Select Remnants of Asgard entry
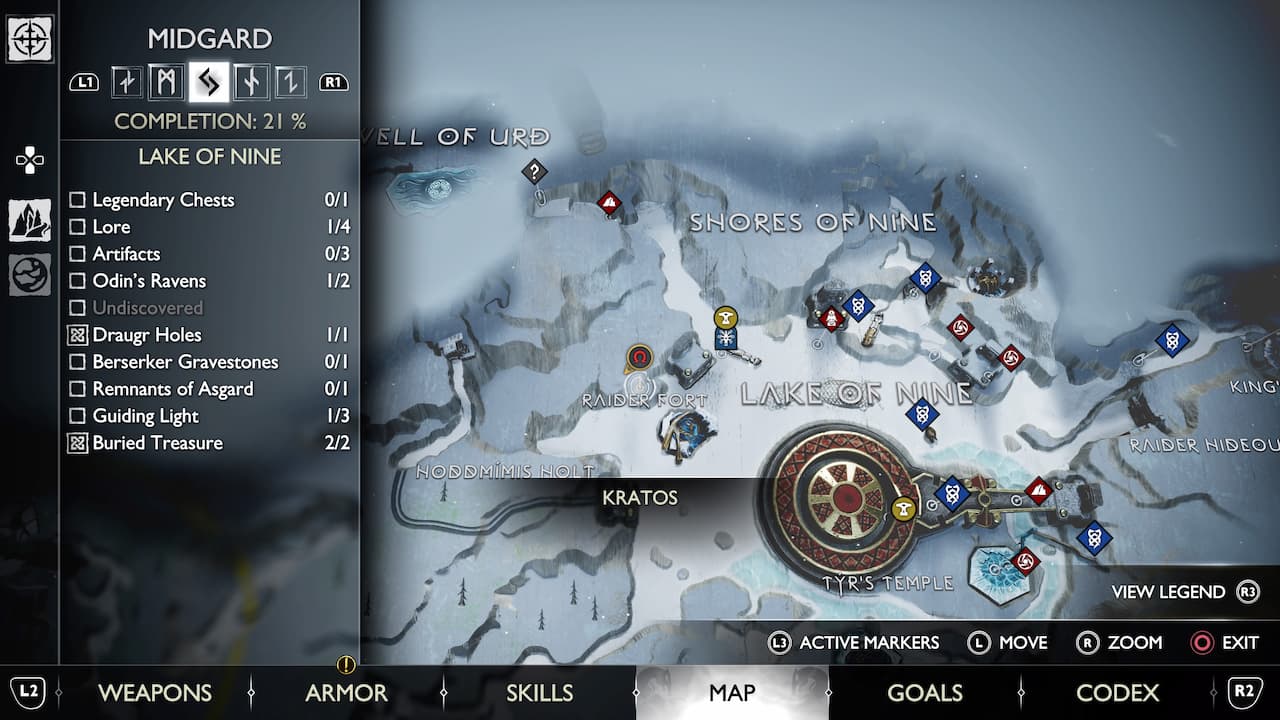Viewport: 1280px width, 720px height. [x=172, y=389]
